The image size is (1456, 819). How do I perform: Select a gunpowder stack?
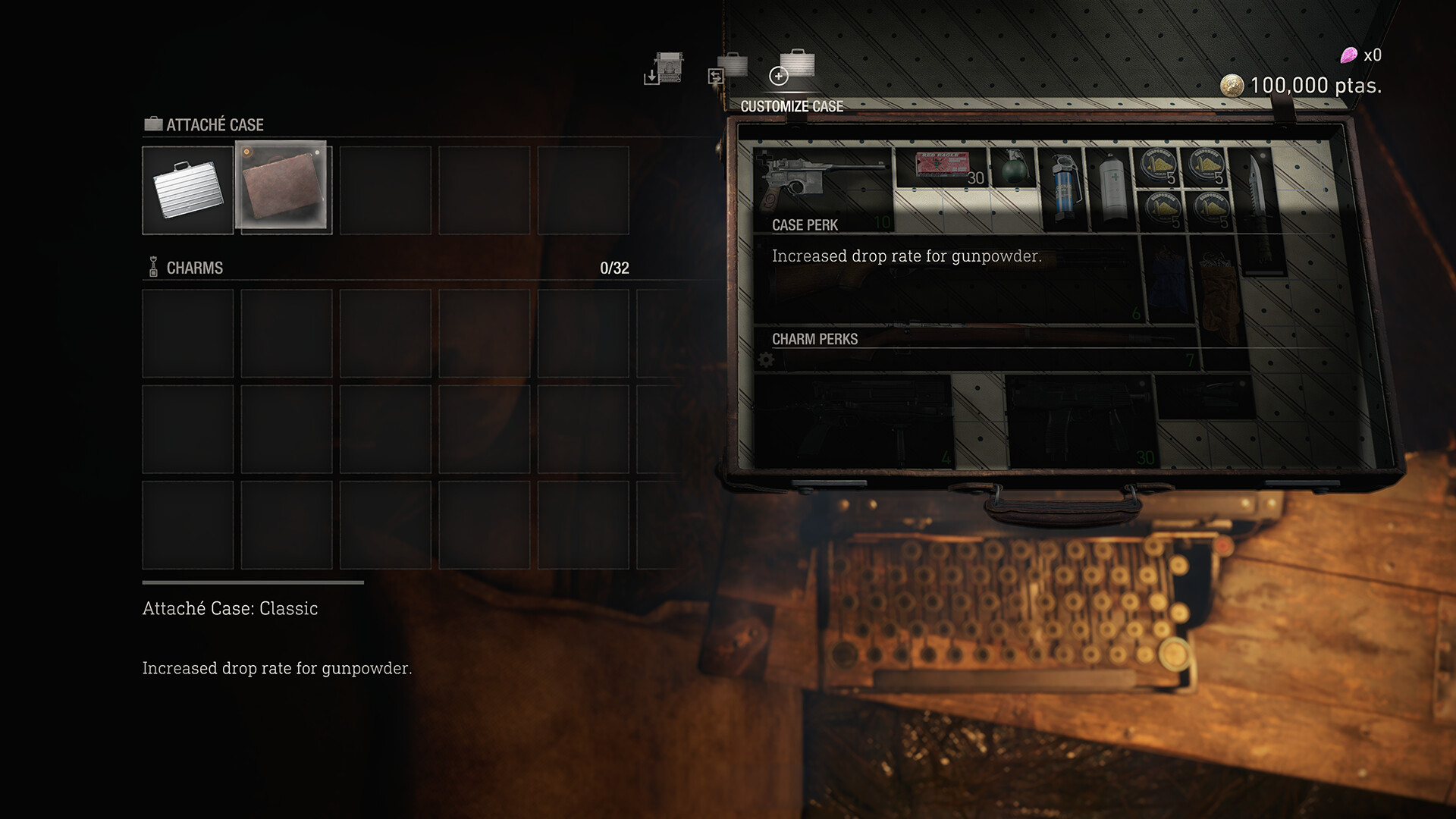[x=1158, y=168]
